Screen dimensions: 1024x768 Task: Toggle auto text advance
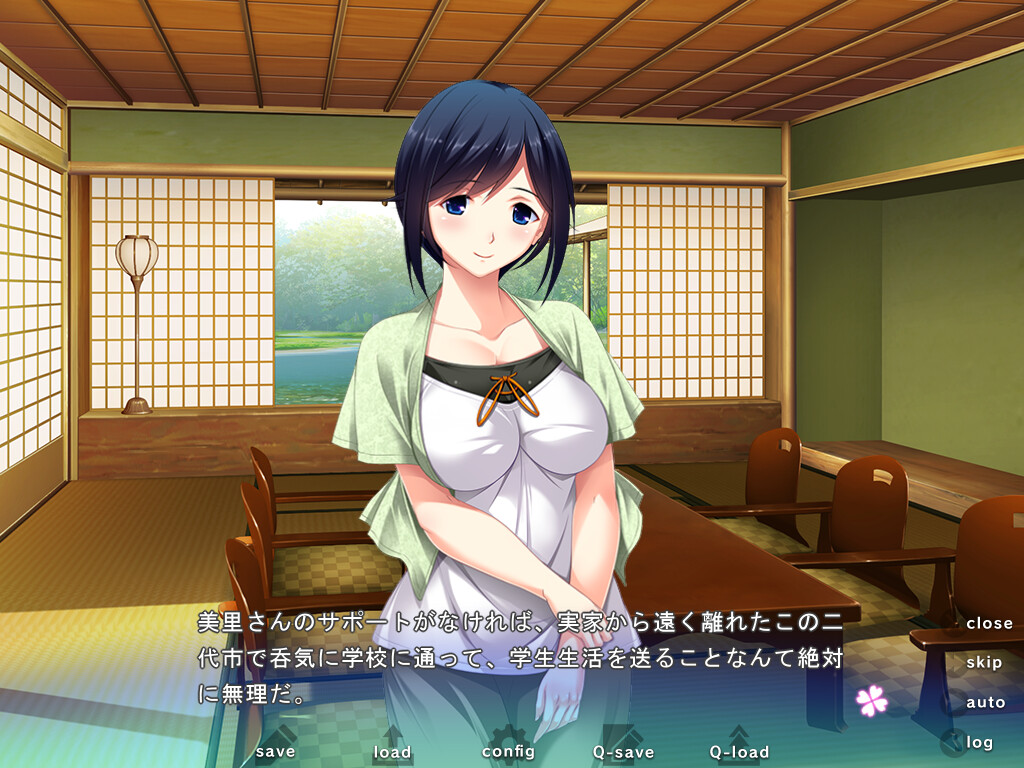pyautogui.click(x=985, y=702)
